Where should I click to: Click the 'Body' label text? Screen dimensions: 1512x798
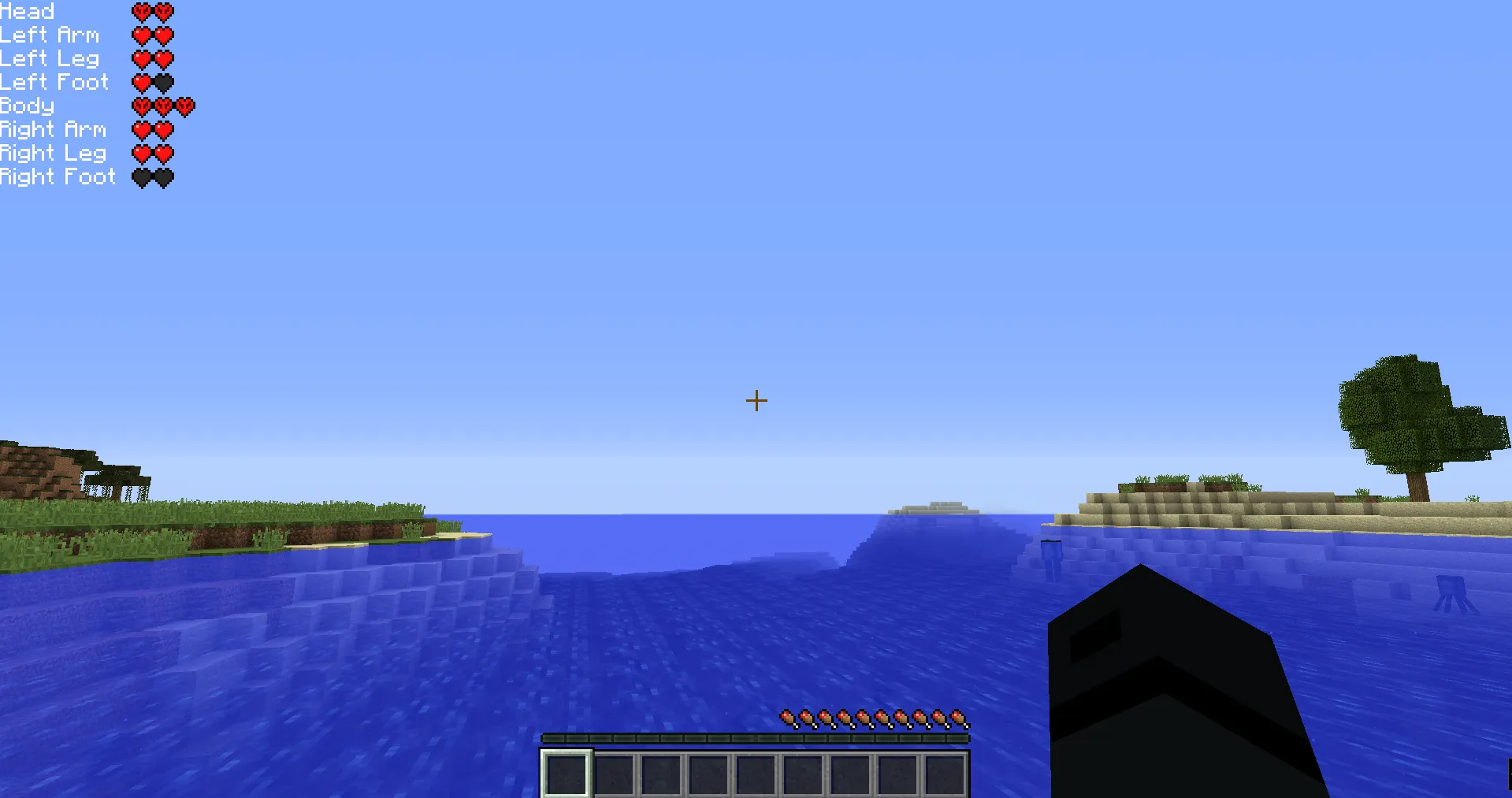(x=27, y=106)
